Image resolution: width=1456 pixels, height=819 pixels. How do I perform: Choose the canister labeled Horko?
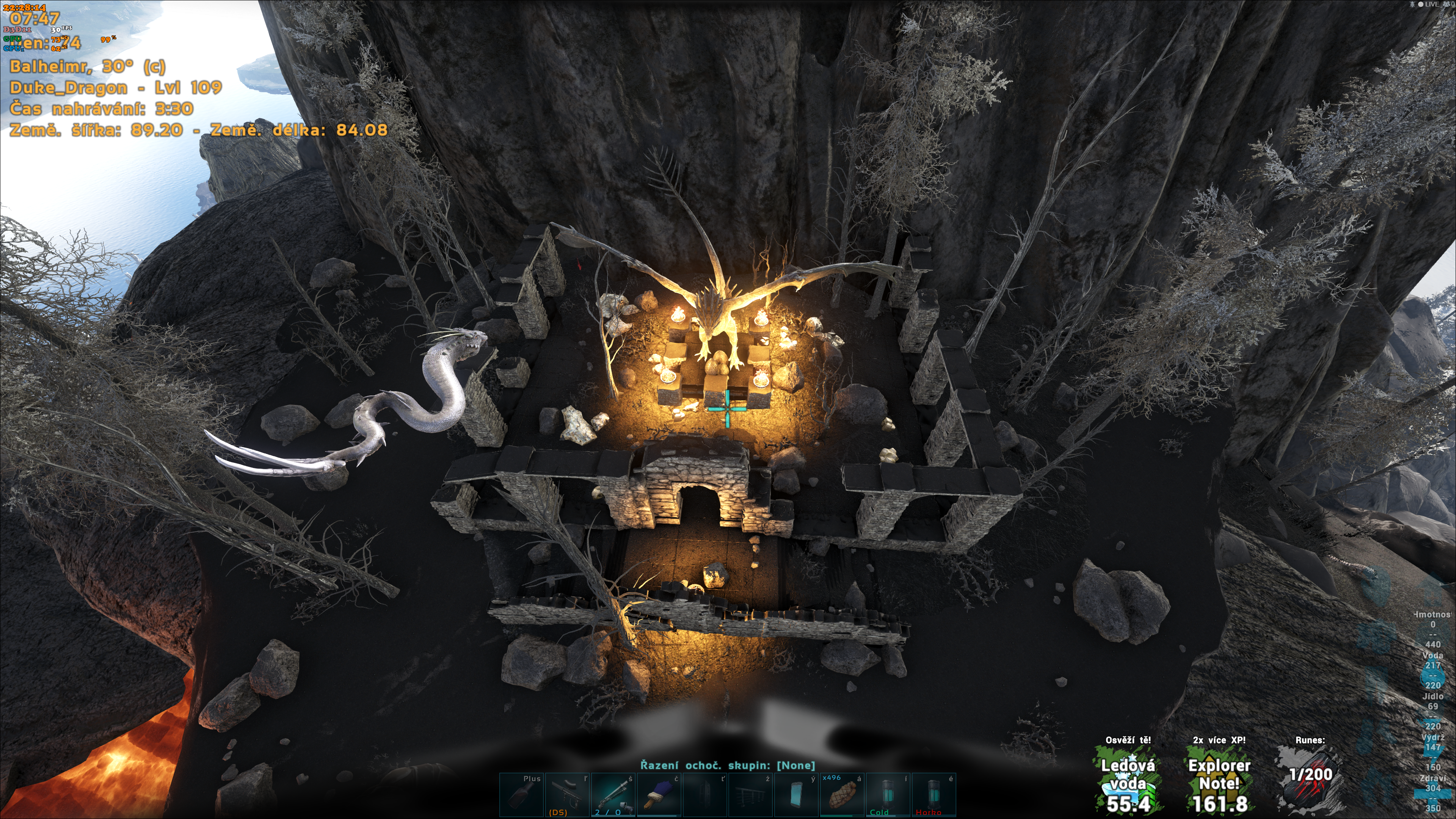934,795
